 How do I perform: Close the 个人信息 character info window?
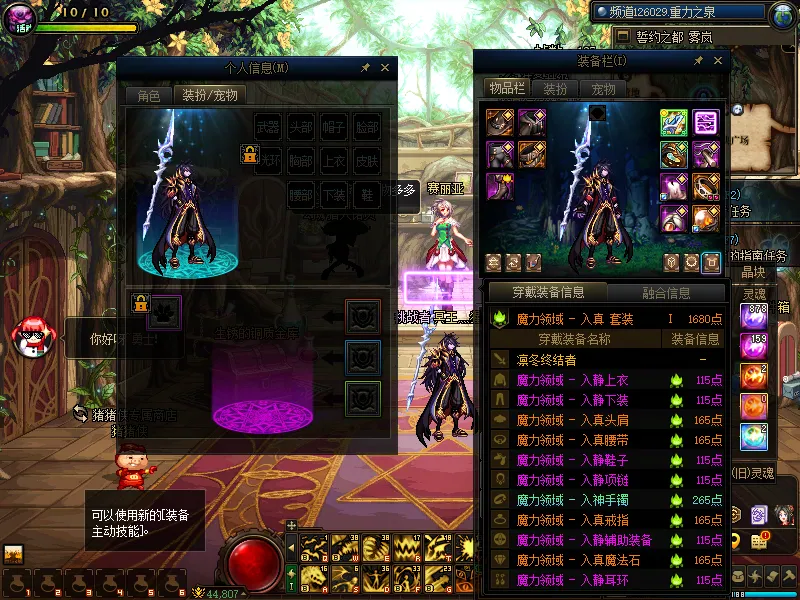point(386,68)
